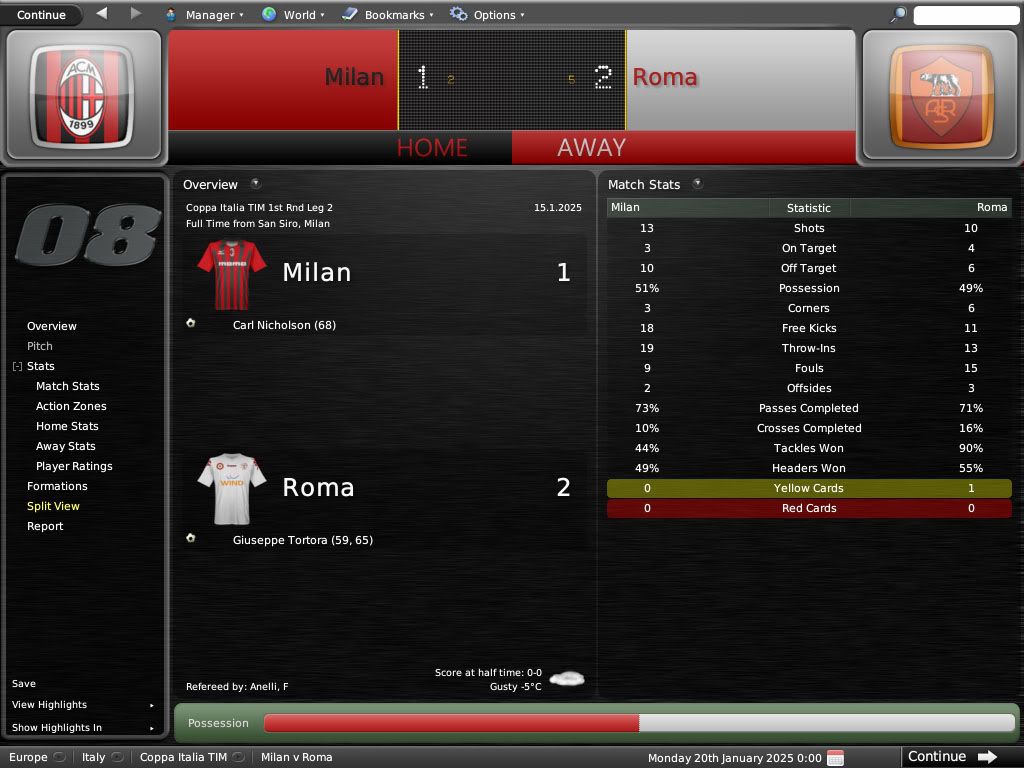Image resolution: width=1024 pixels, height=768 pixels.
Task: Collapse the Stats tree section
Action: pyautogui.click(x=17, y=367)
